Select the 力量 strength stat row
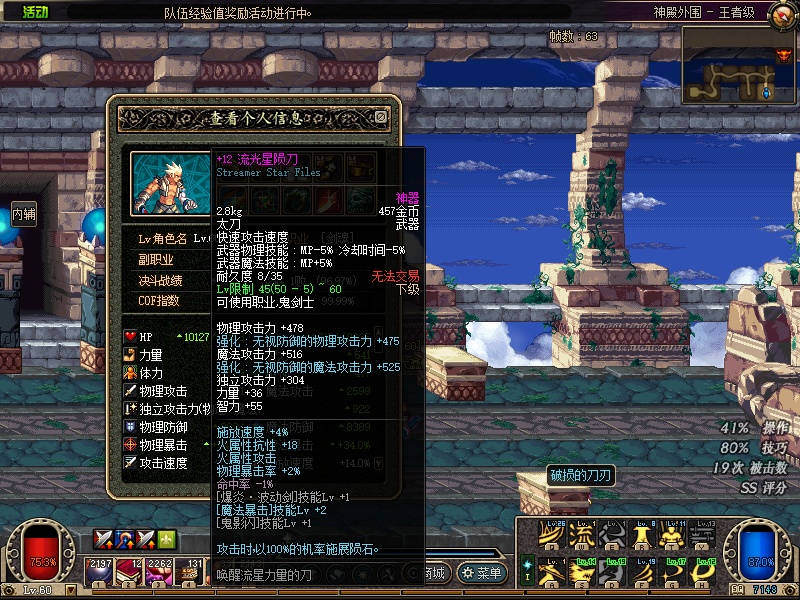 point(152,355)
